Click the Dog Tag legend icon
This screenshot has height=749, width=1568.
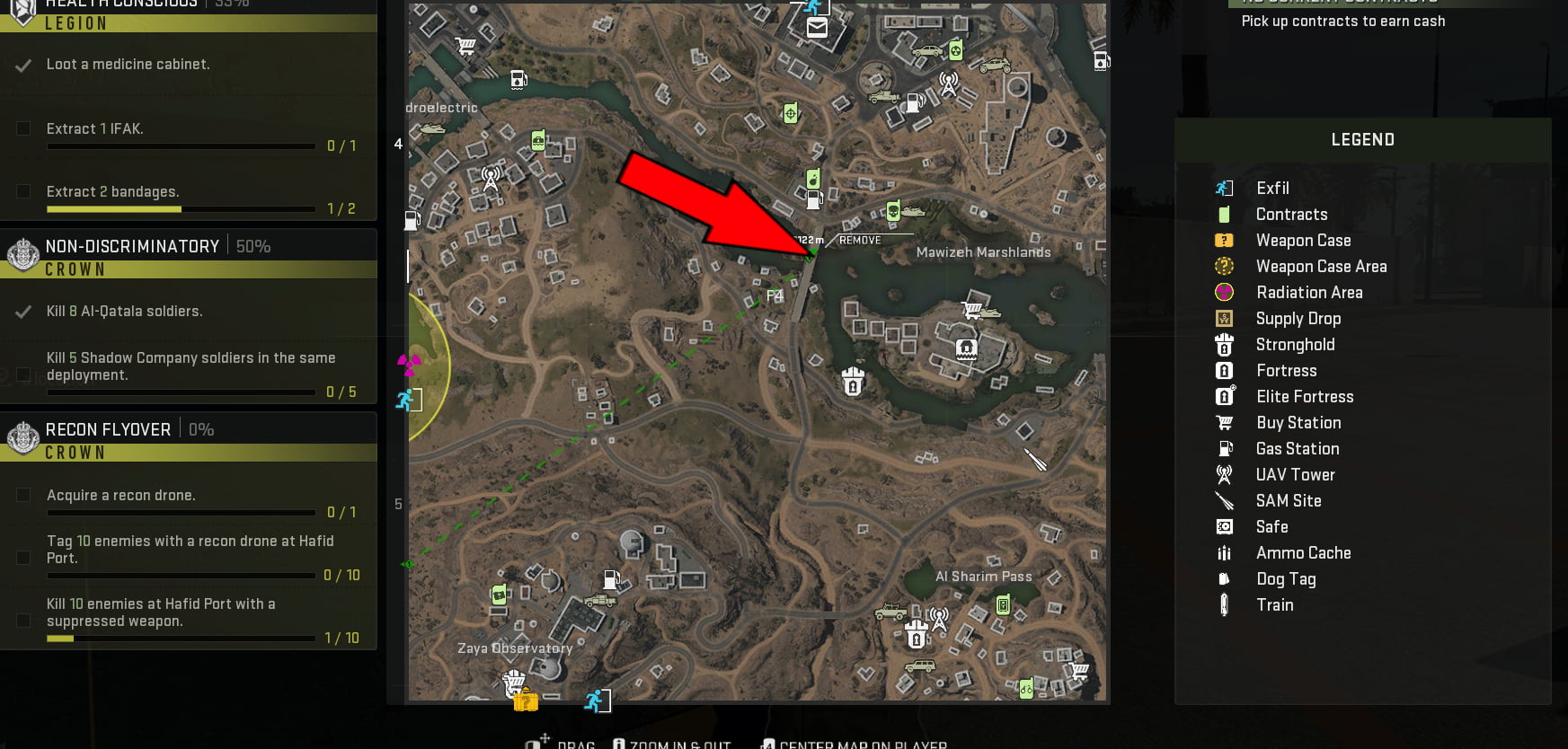click(1224, 579)
